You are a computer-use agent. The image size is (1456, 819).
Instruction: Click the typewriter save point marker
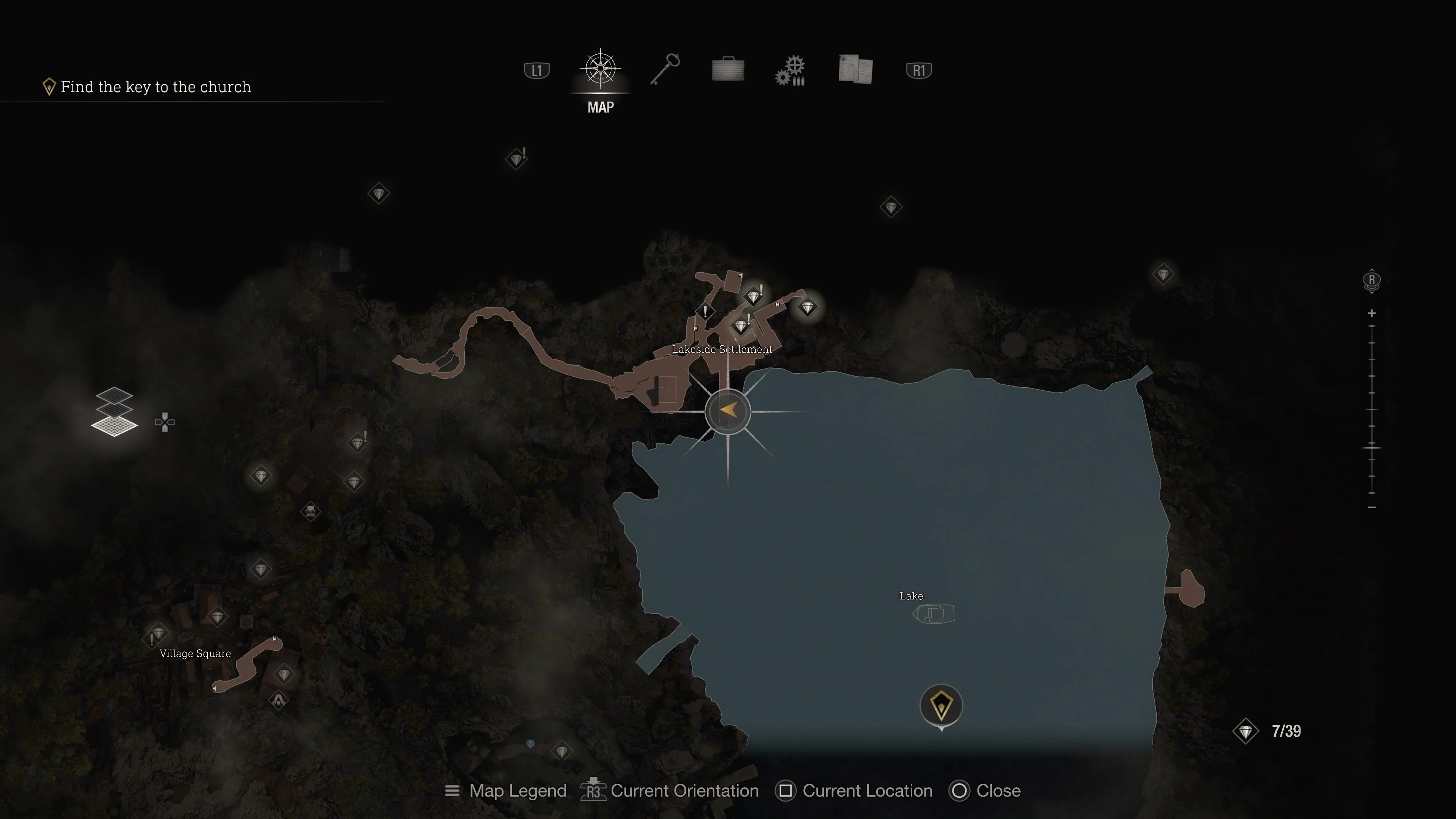tap(310, 511)
